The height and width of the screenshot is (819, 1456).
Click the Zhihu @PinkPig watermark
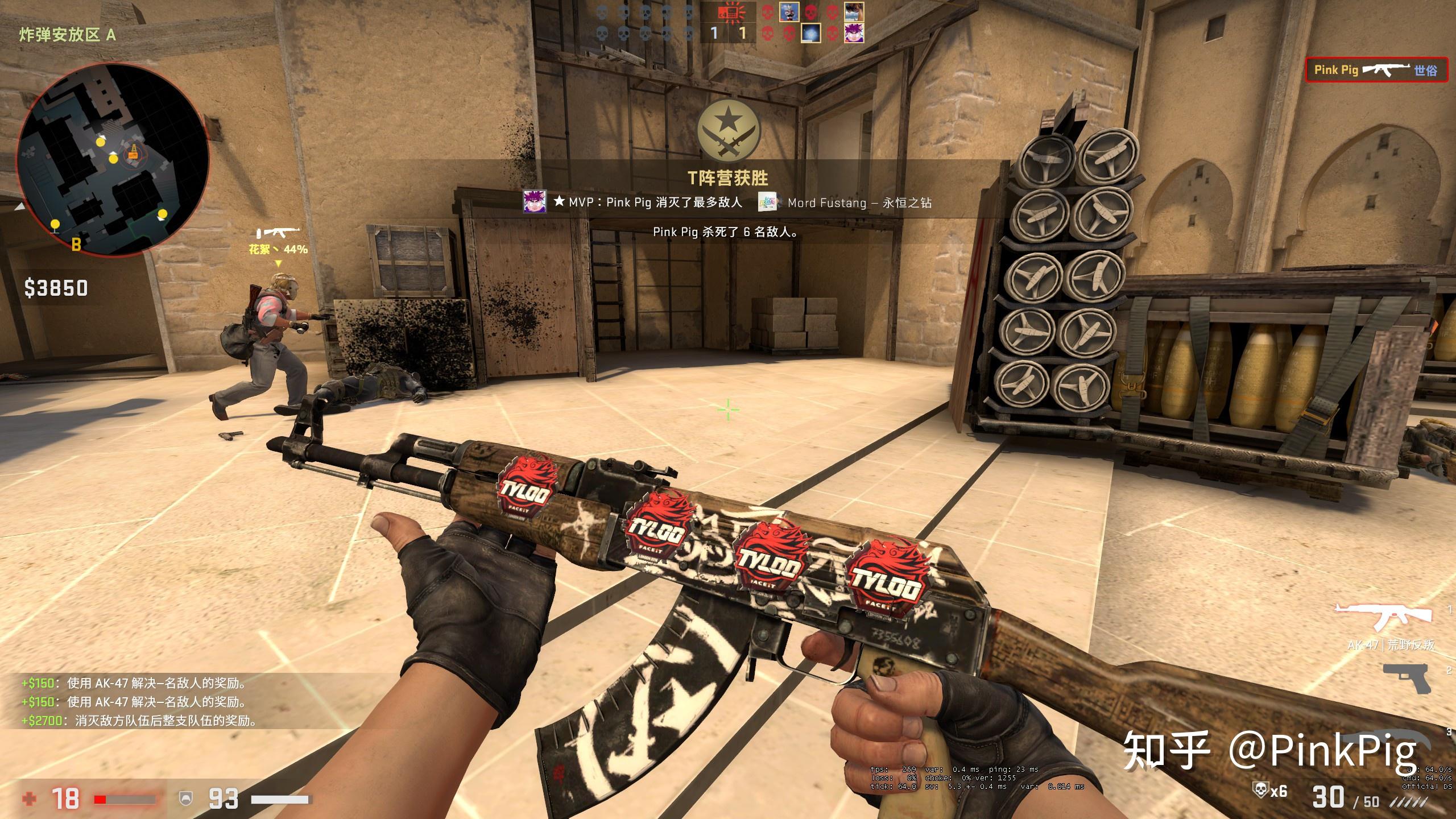[x=1269, y=751]
